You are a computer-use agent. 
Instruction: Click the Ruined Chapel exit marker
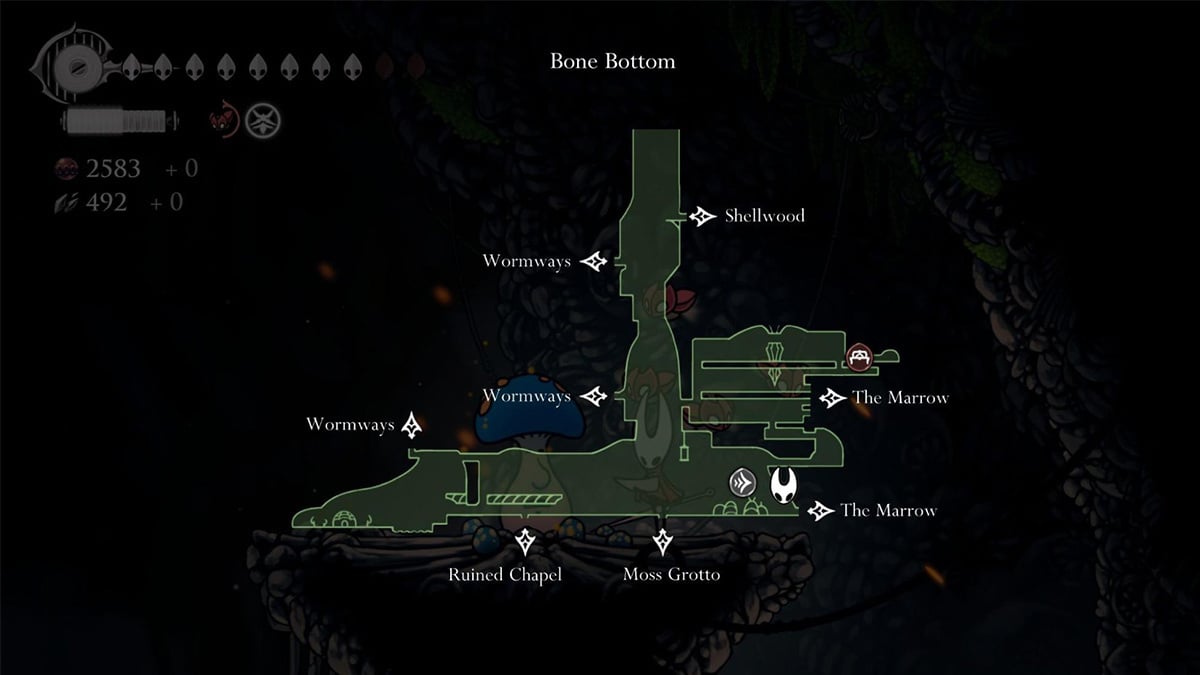pyautogui.click(x=525, y=543)
